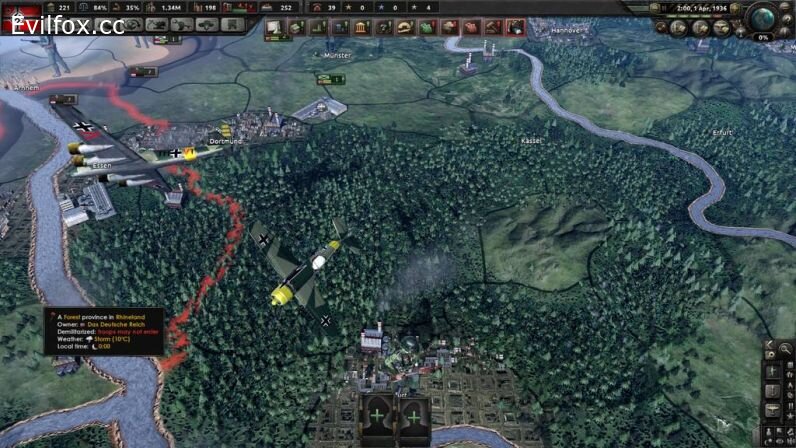Open the find-province magnifying glass search

click(786, 349)
